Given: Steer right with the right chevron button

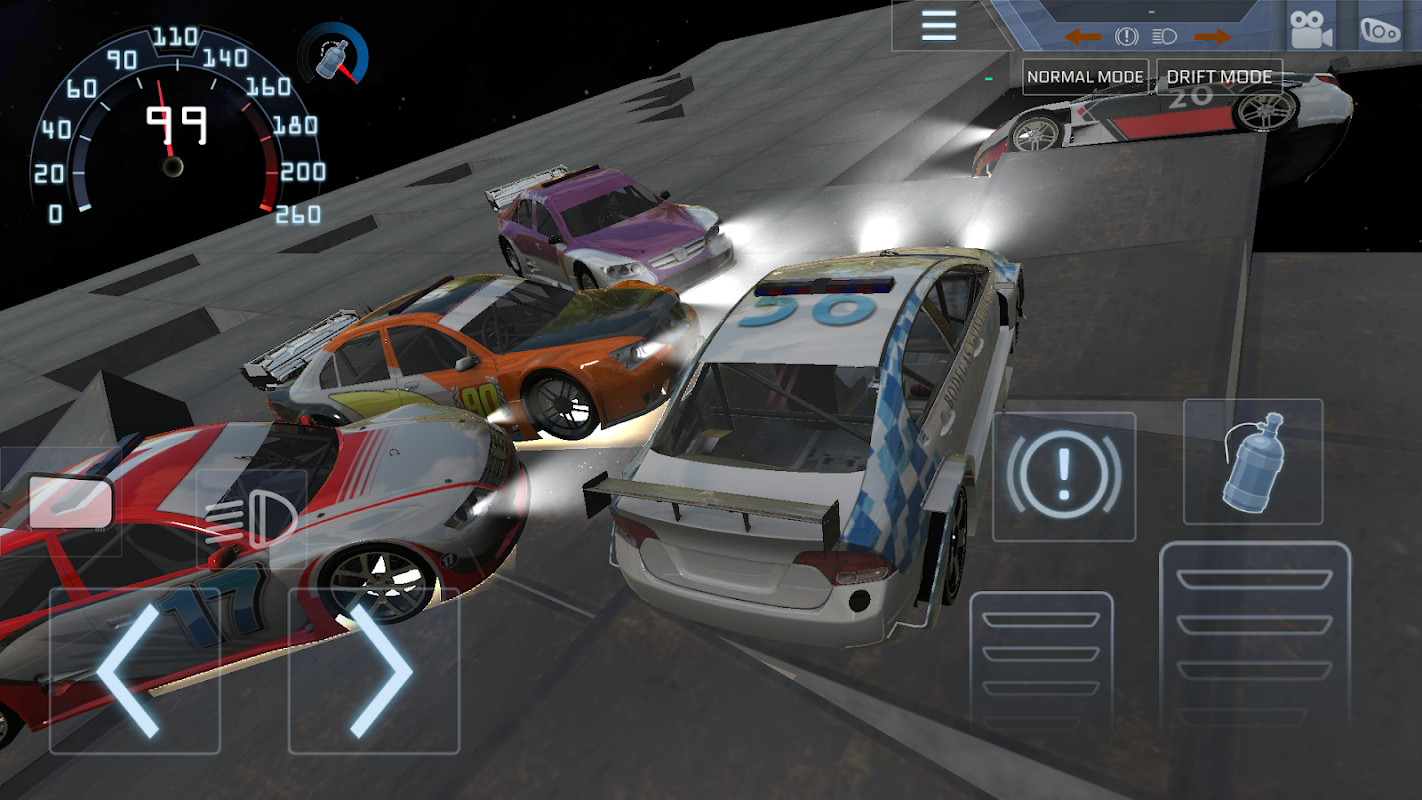Looking at the screenshot, I should pyautogui.click(x=374, y=671).
